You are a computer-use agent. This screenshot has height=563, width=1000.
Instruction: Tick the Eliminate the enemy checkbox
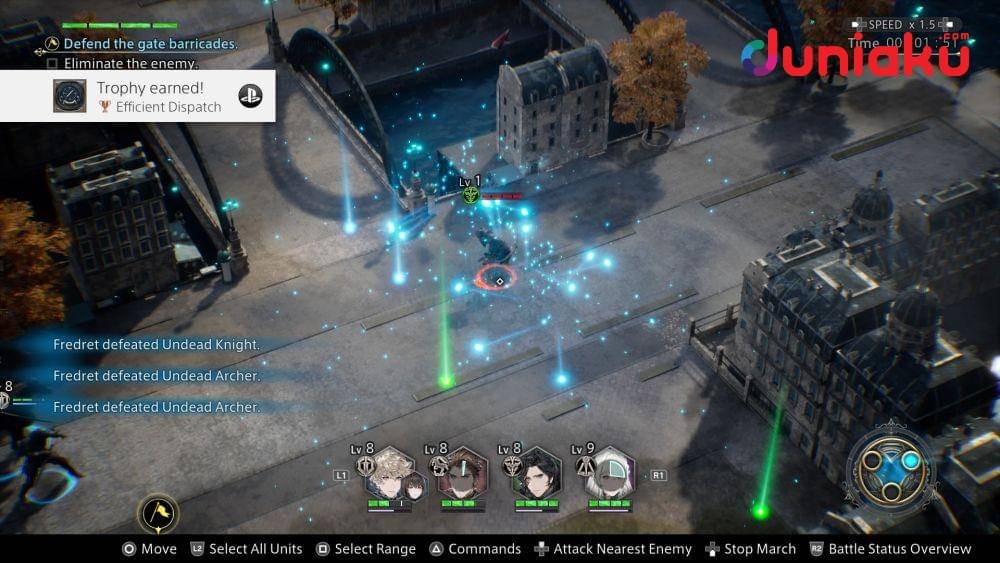53,63
